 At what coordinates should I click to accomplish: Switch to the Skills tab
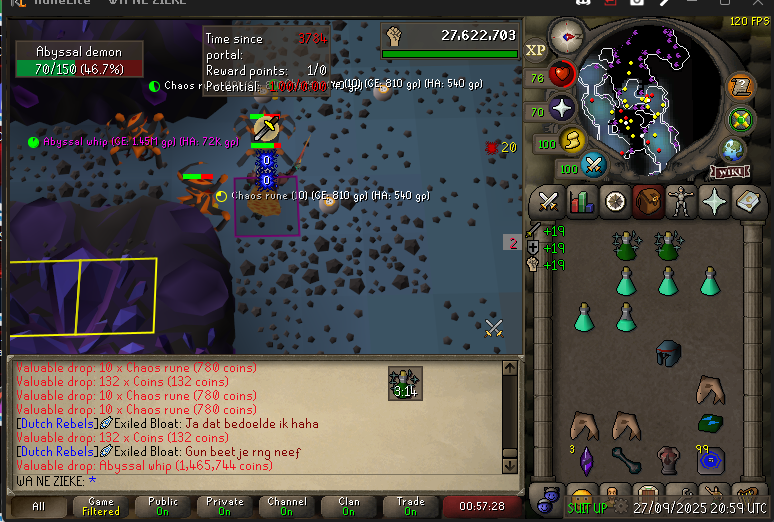coord(581,202)
